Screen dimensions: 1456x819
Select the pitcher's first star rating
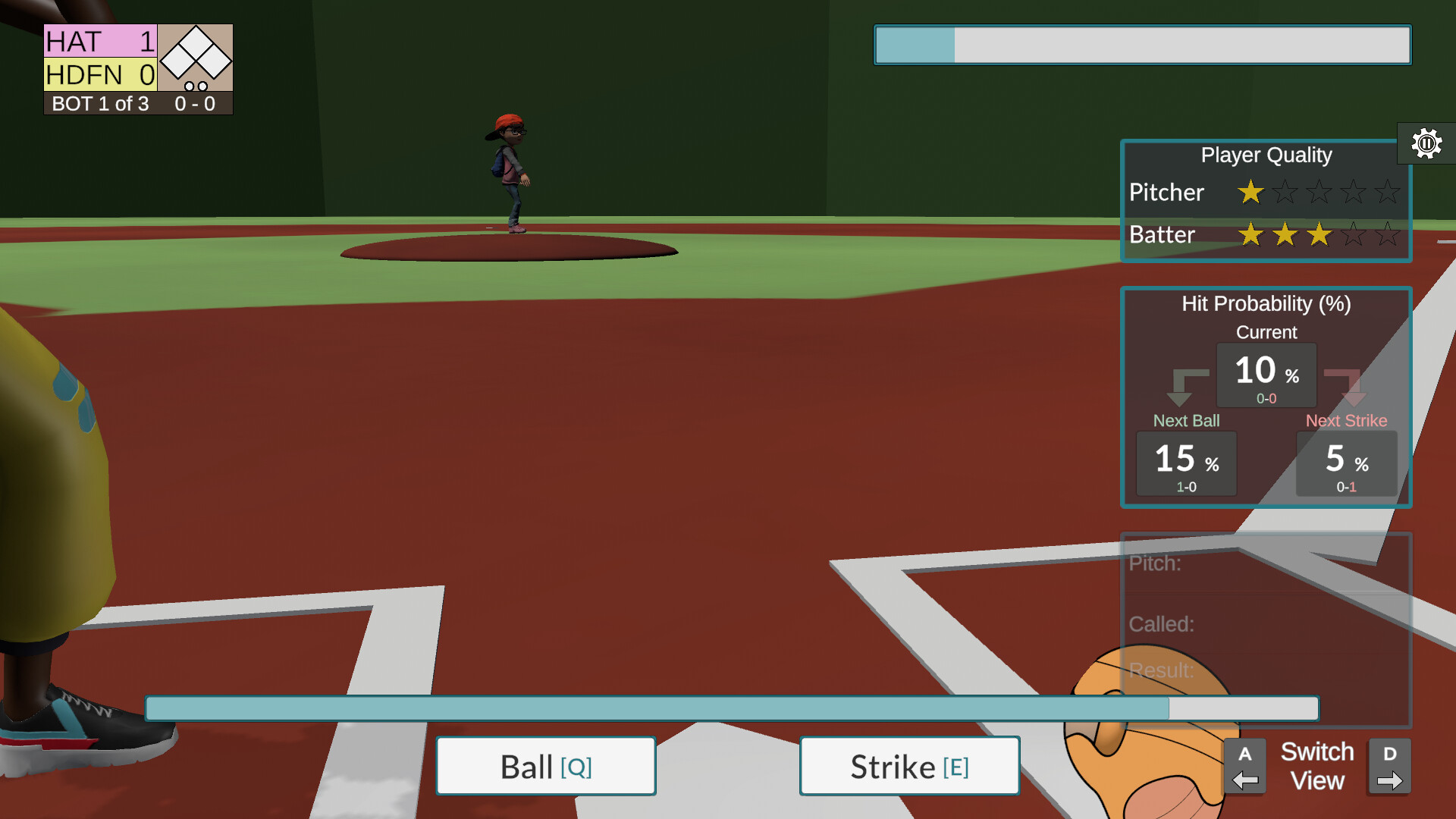[1250, 192]
